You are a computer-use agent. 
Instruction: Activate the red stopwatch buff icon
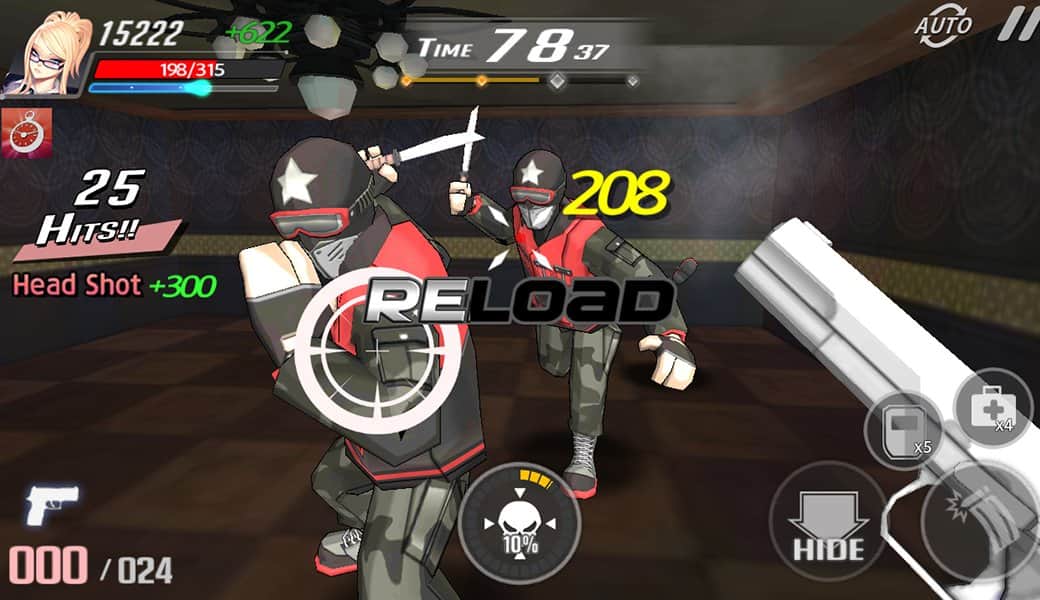pos(19,133)
